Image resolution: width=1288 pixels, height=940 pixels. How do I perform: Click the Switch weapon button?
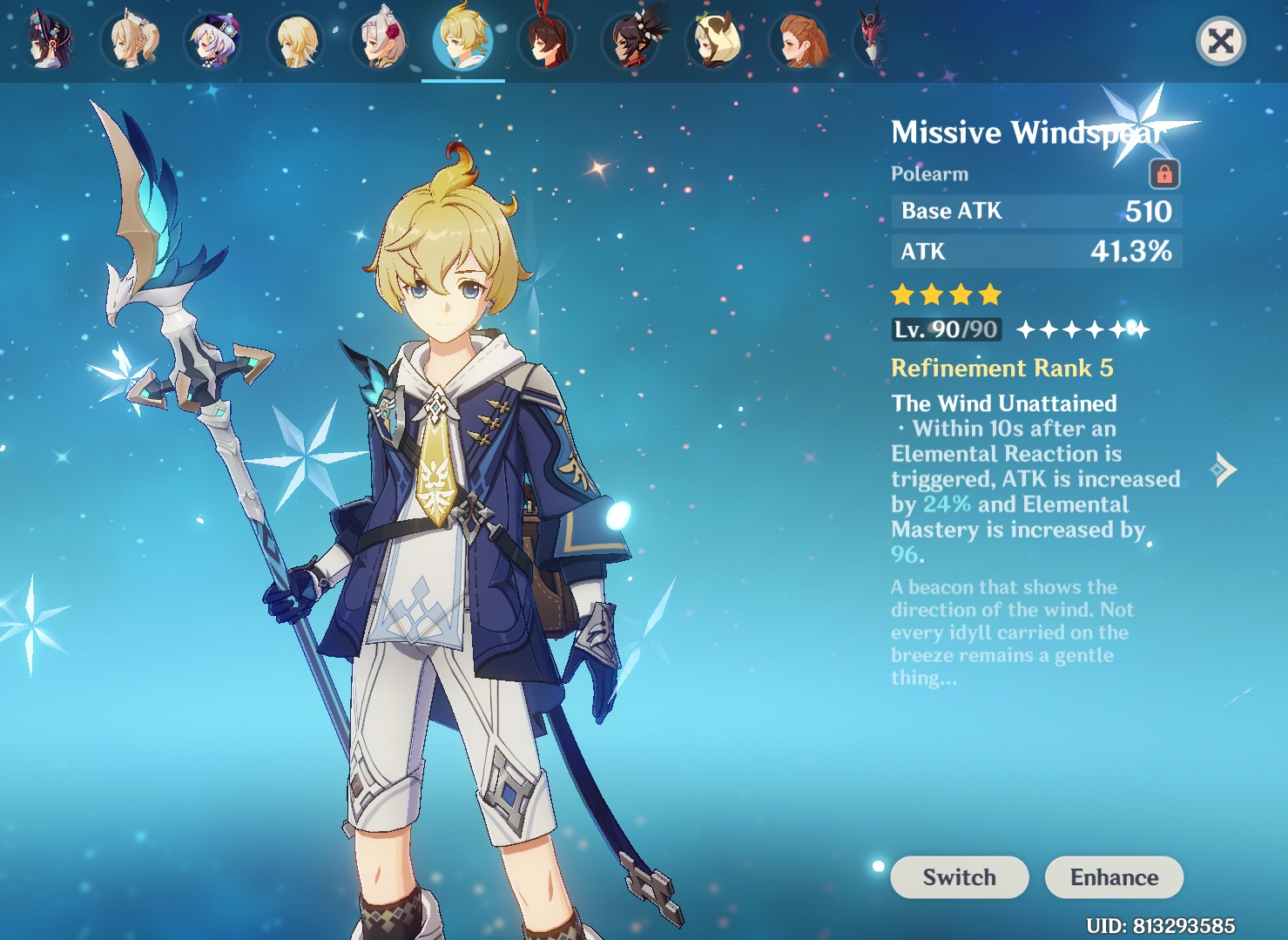[x=959, y=876]
